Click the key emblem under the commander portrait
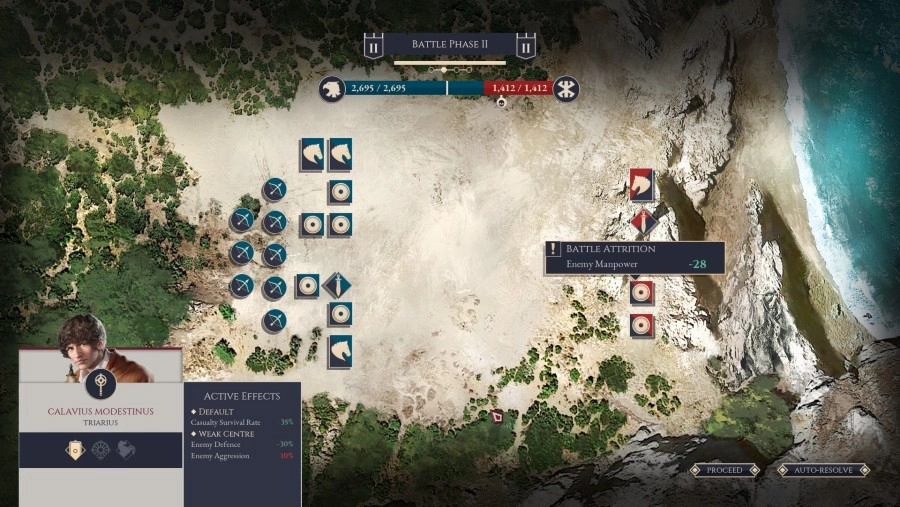Screen dimensions: 900x507 (100, 387)
